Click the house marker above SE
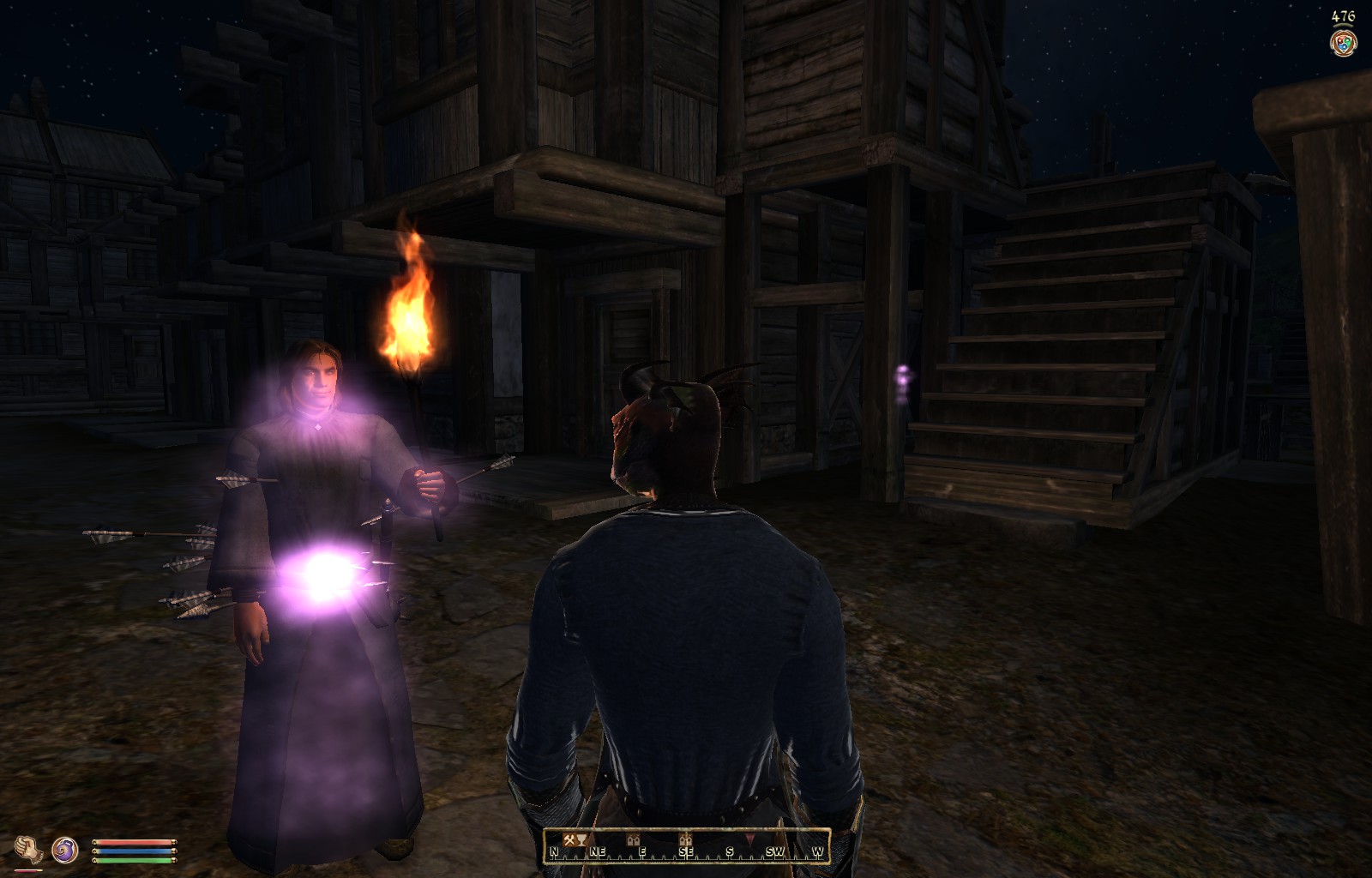The width and height of the screenshot is (1372, 878). [684, 839]
